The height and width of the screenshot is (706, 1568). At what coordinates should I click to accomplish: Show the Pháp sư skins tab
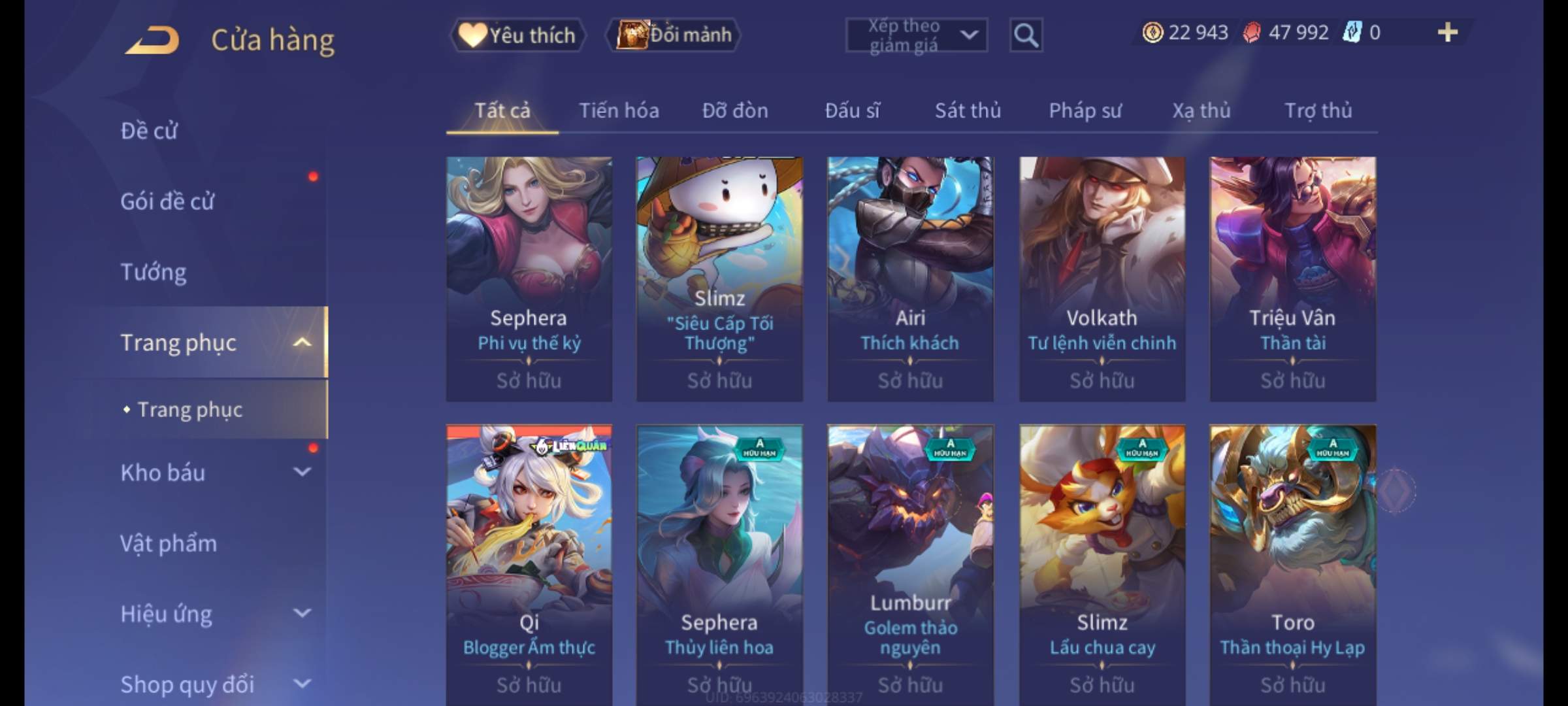(x=1085, y=110)
